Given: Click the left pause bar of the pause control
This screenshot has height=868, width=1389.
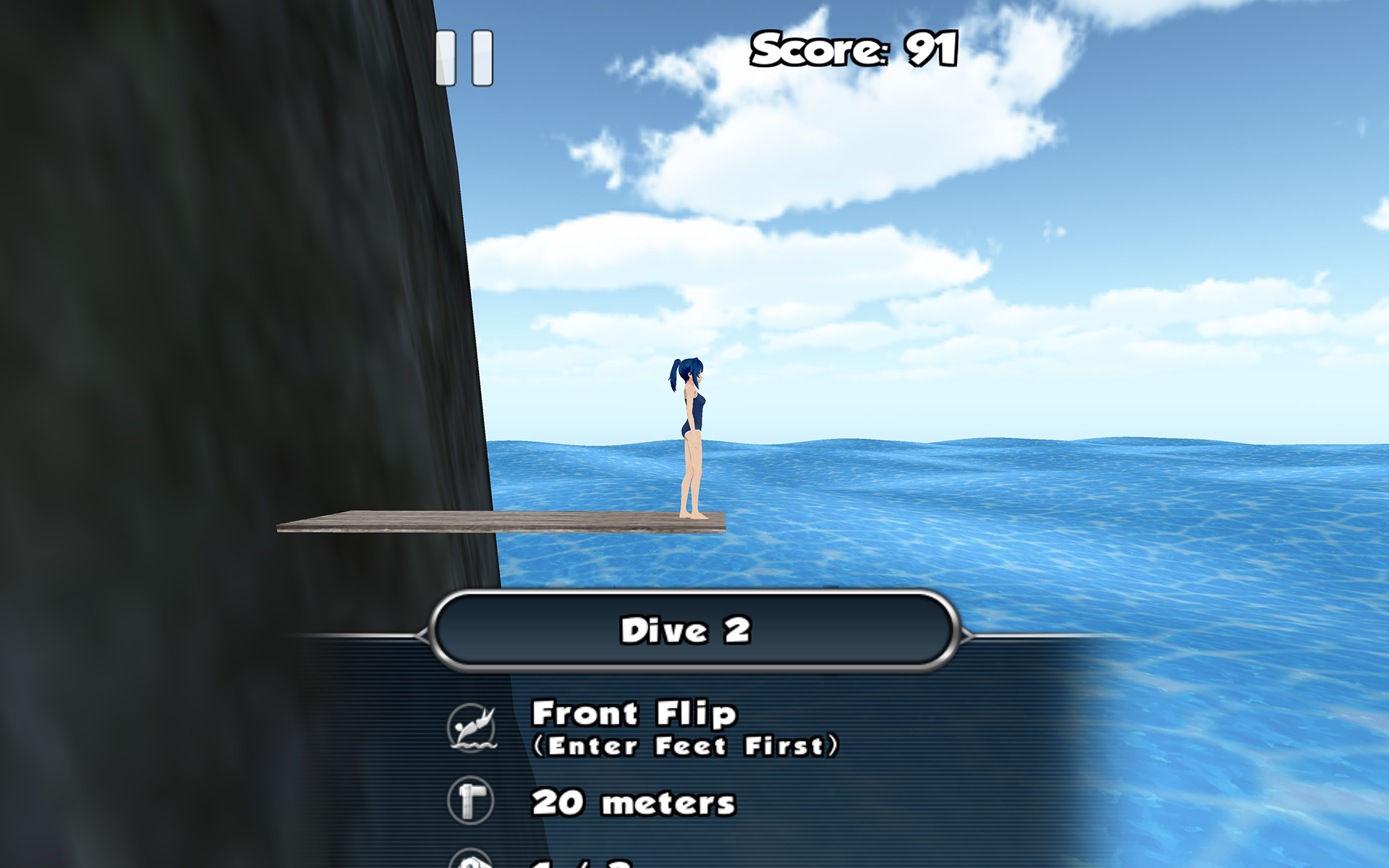Looking at the screenshot, I should click(446, 58).
